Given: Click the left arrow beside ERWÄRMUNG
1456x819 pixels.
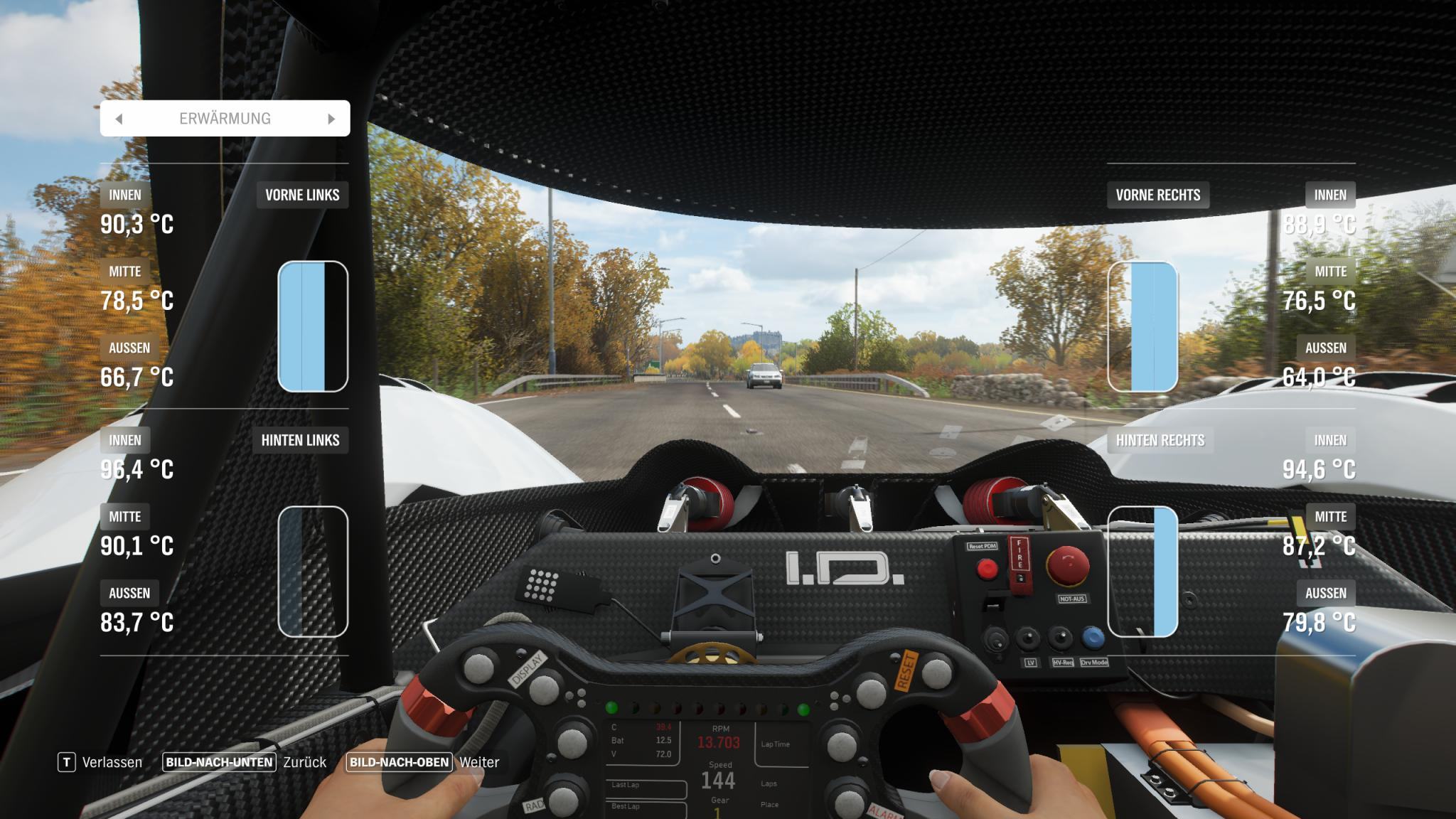Looking at the screenshot, I should [x=119, y=119].
